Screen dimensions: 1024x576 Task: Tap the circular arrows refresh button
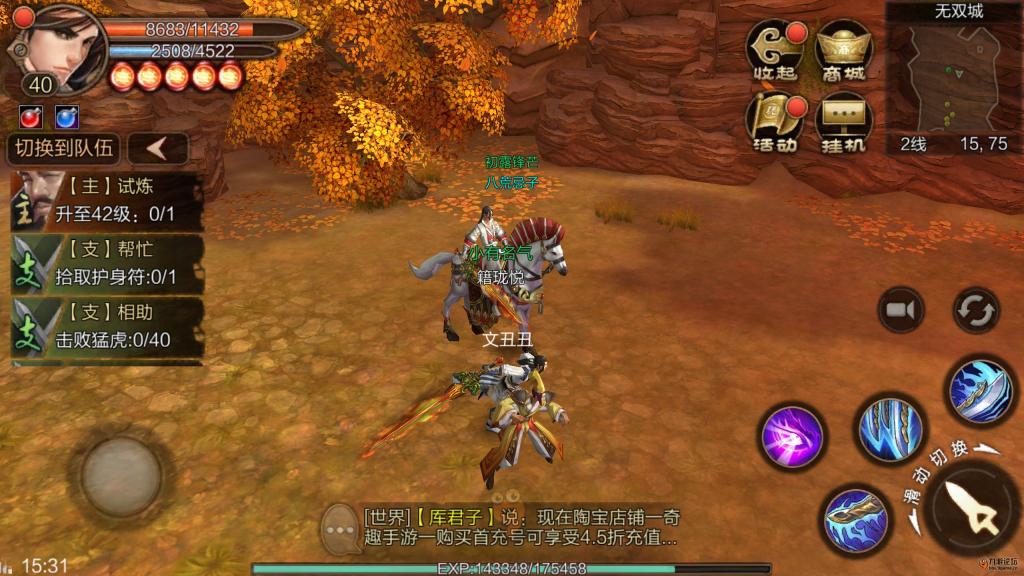(x=975, y=311)
